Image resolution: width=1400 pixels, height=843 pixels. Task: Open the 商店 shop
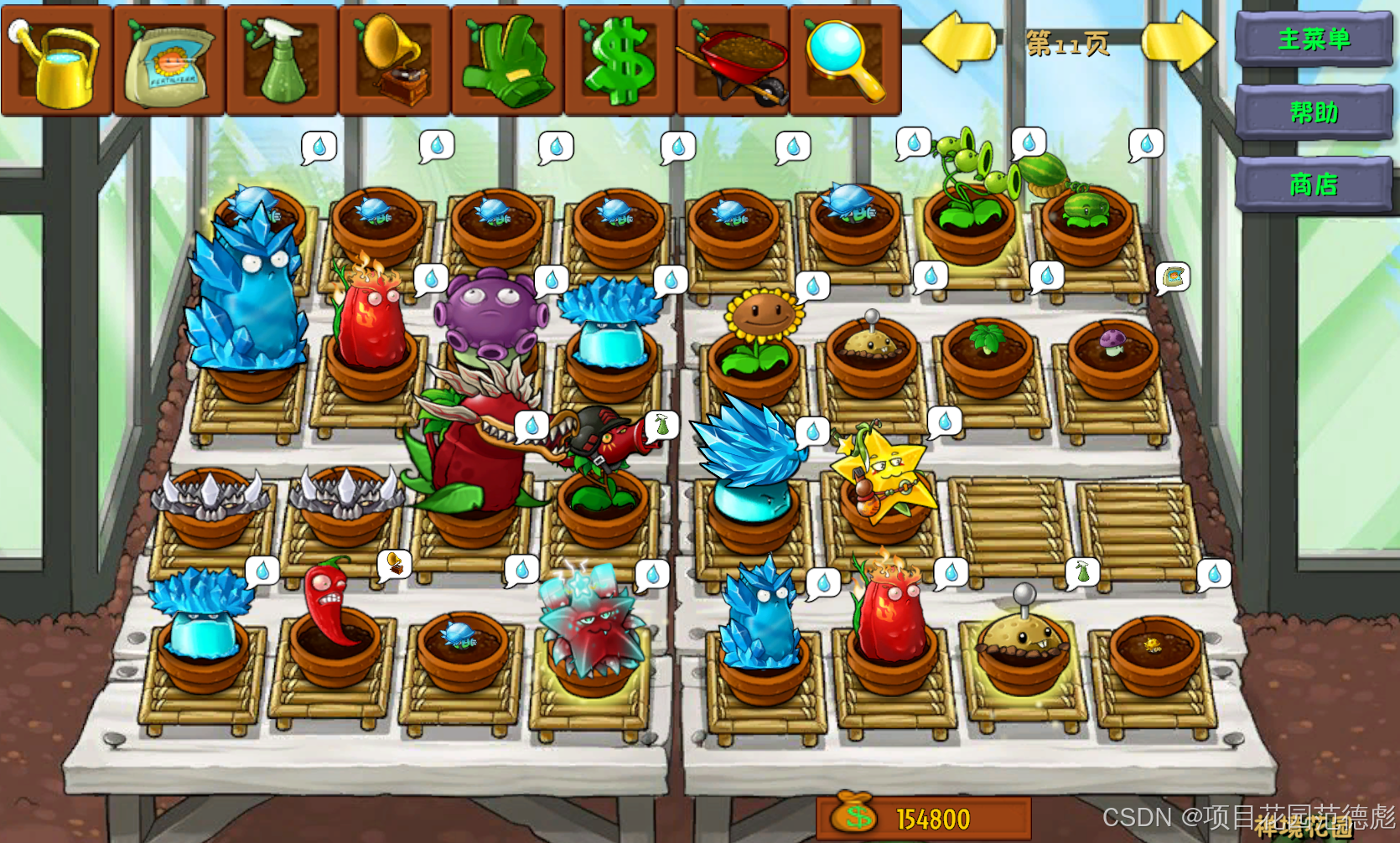pos(1313,184)
